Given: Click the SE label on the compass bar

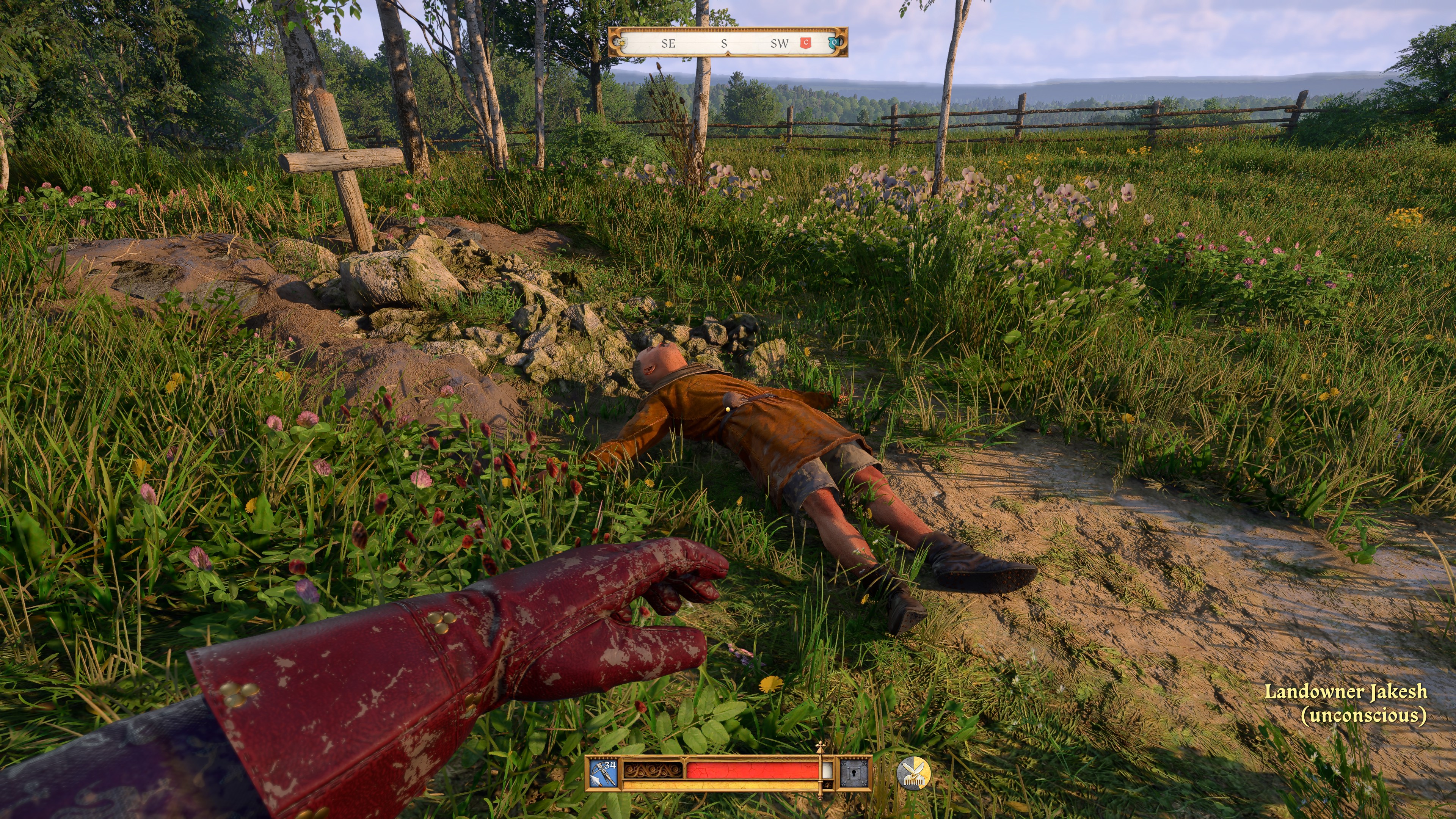Looking at the screenshot, I should [x=668, y=44].
